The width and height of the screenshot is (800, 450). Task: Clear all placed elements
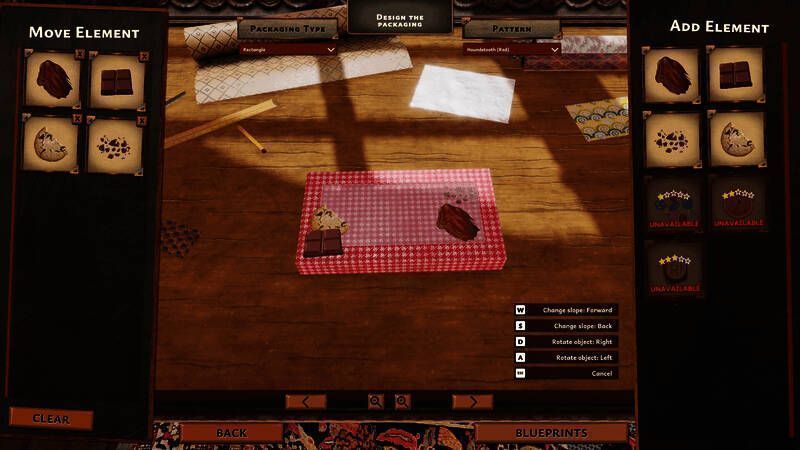pos(51,418)
